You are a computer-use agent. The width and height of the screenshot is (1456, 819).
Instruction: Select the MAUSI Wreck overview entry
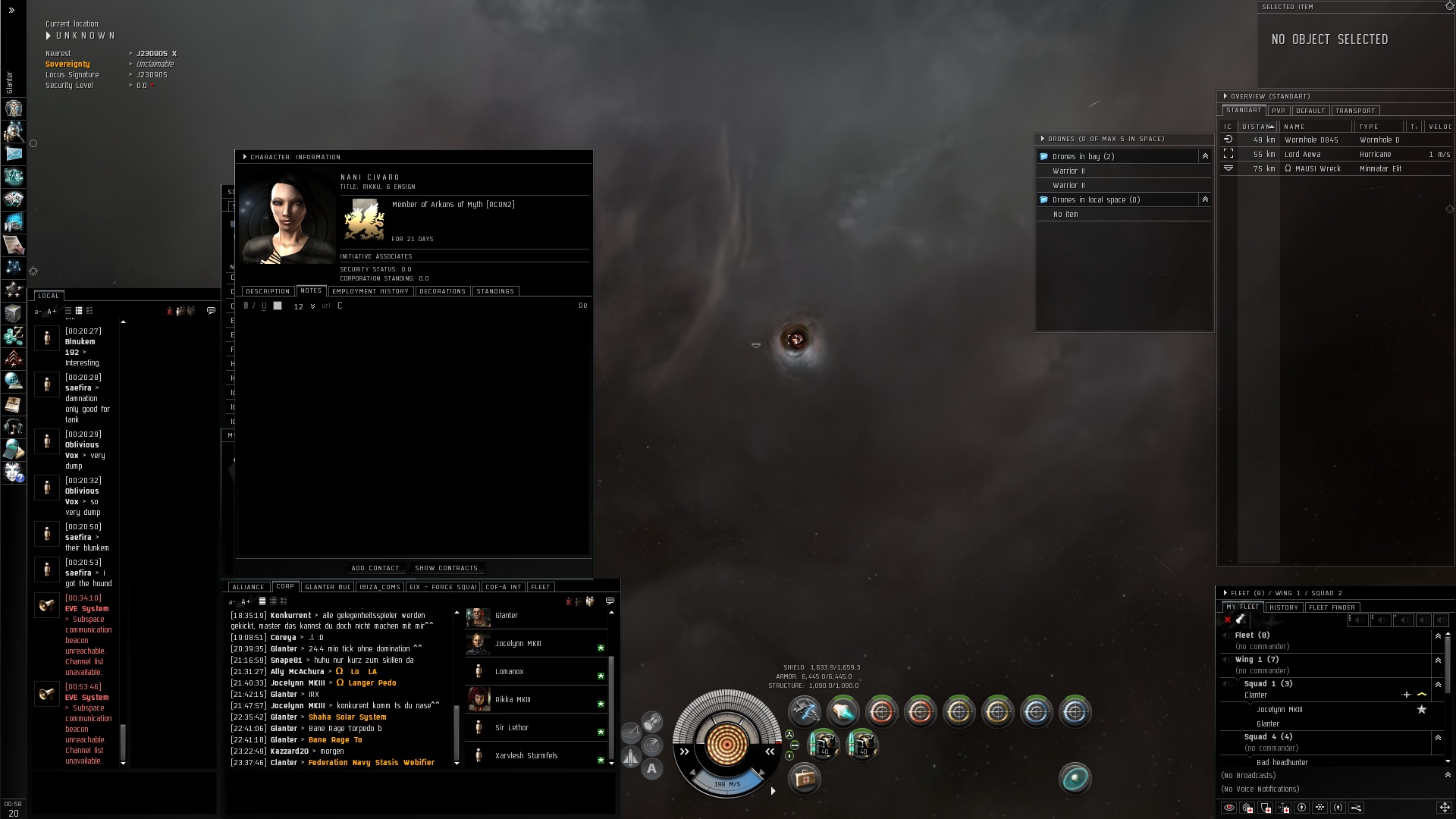pyautogui.click(x=1319, y=169)
